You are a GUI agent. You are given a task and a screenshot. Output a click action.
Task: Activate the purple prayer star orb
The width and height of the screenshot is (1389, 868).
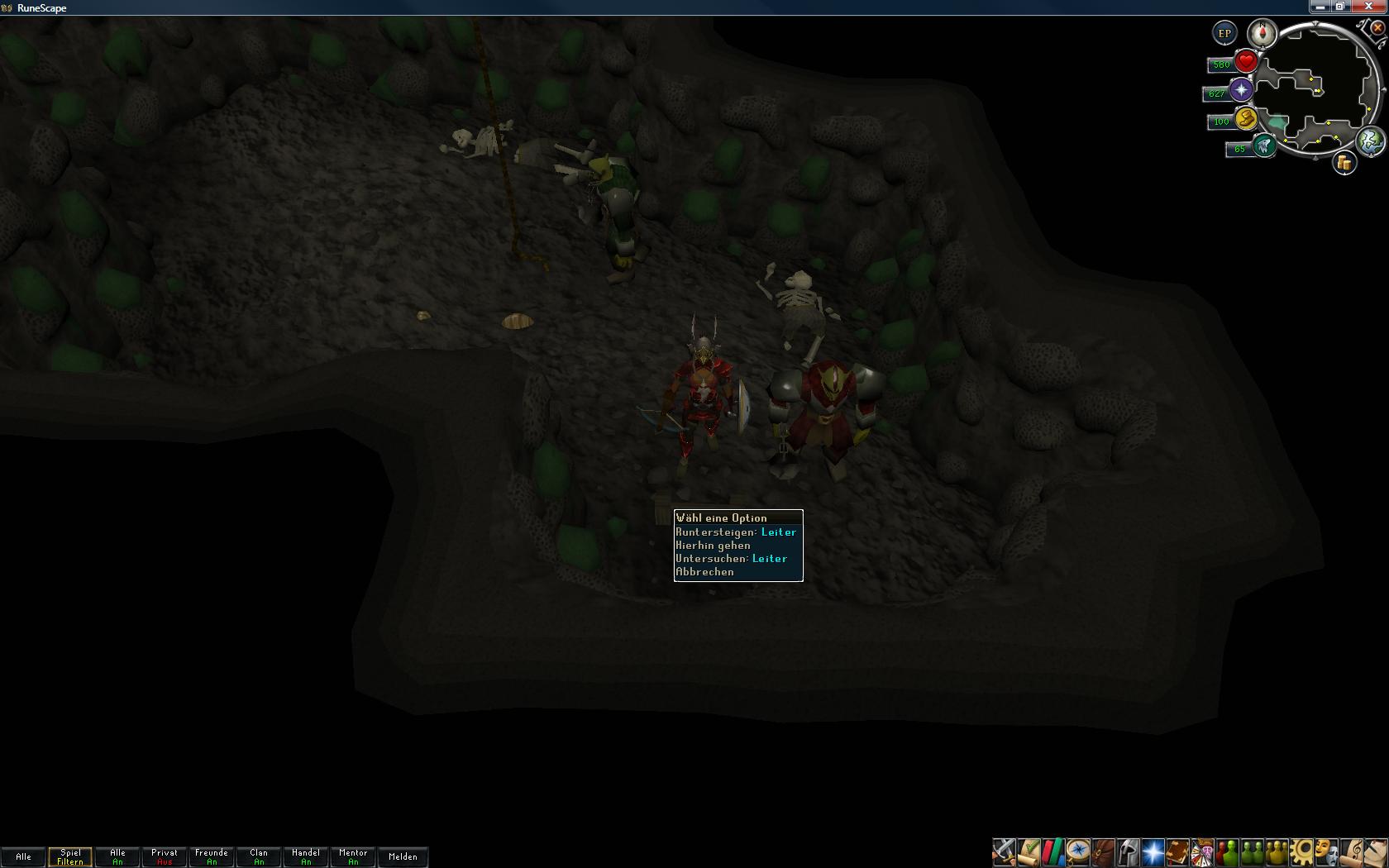pyautogui.click(x=1241, y=91)
